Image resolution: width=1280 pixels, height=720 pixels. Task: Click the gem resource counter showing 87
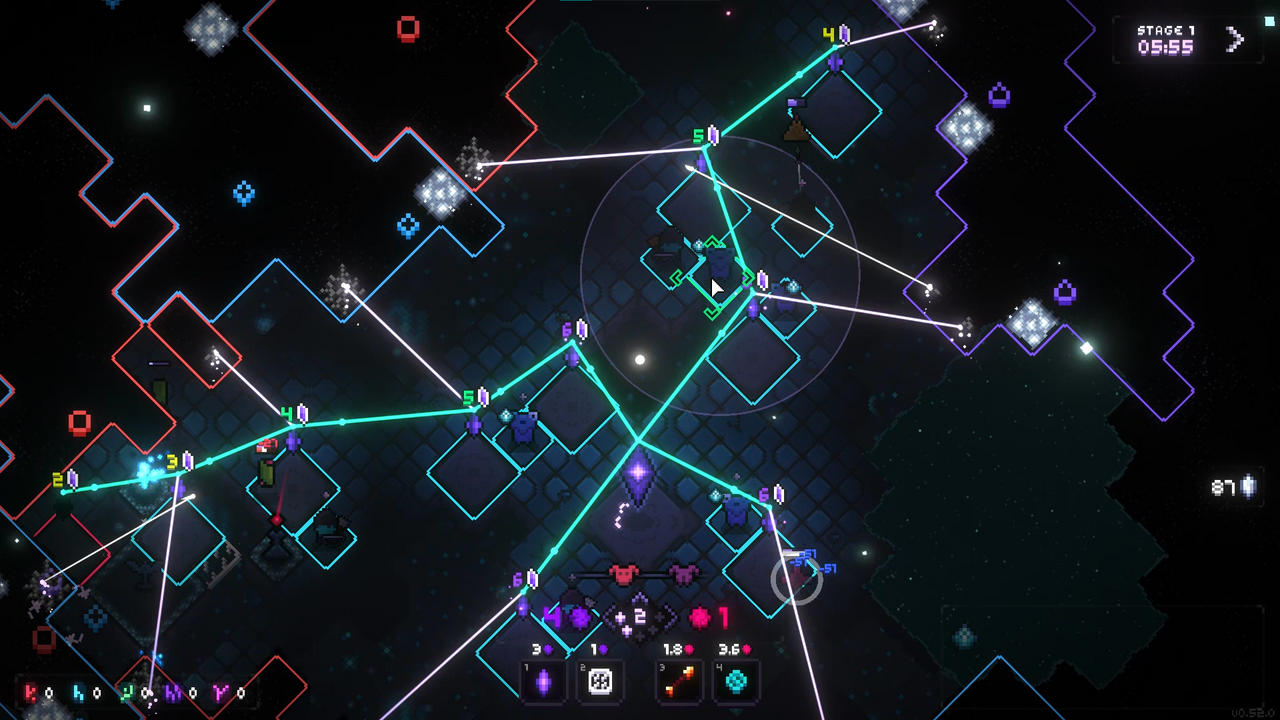pyautogui.click(x=1225, y=485)
